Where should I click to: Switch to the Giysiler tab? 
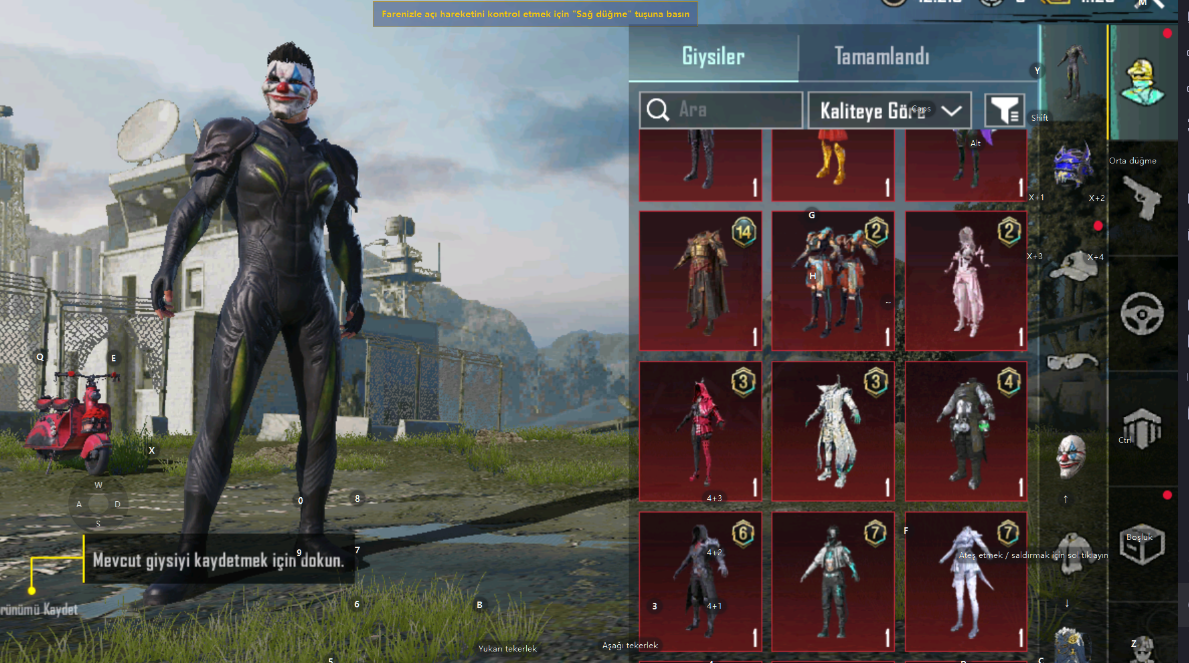pyautogui.click(x=713, y=57)
